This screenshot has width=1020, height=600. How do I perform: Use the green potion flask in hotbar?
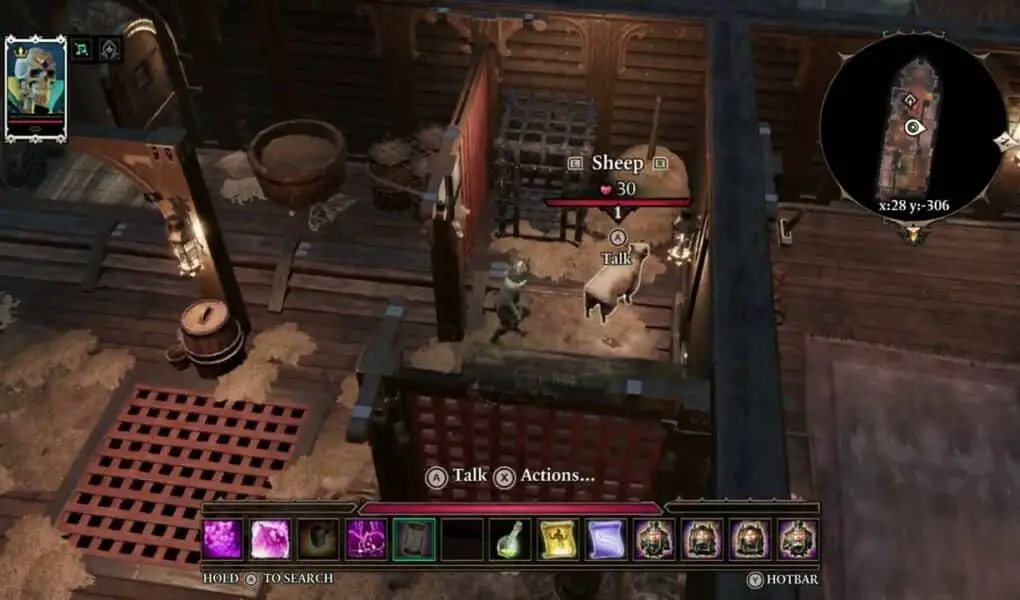509,539
